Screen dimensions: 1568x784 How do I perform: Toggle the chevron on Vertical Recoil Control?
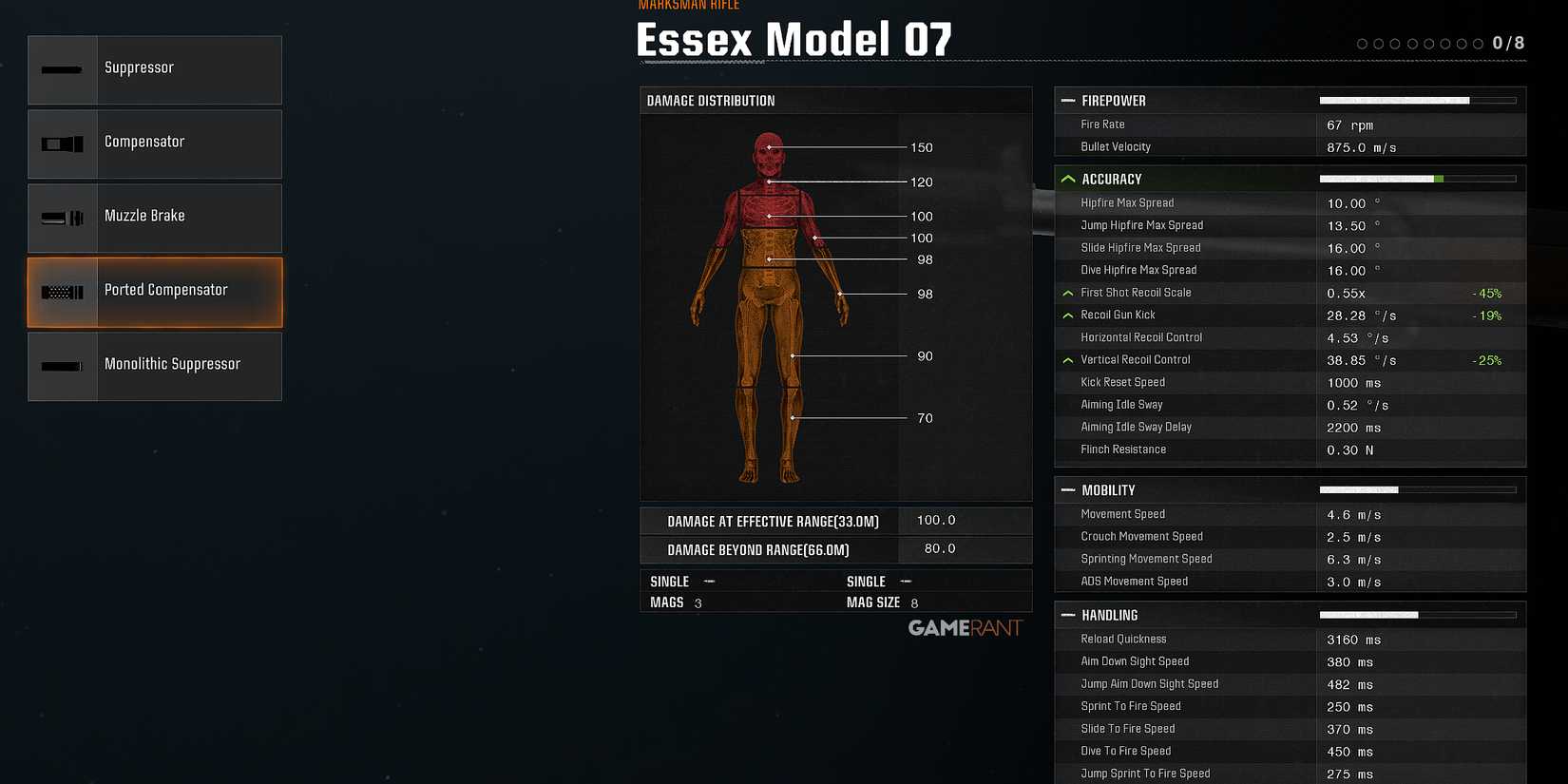(1067, 359)
